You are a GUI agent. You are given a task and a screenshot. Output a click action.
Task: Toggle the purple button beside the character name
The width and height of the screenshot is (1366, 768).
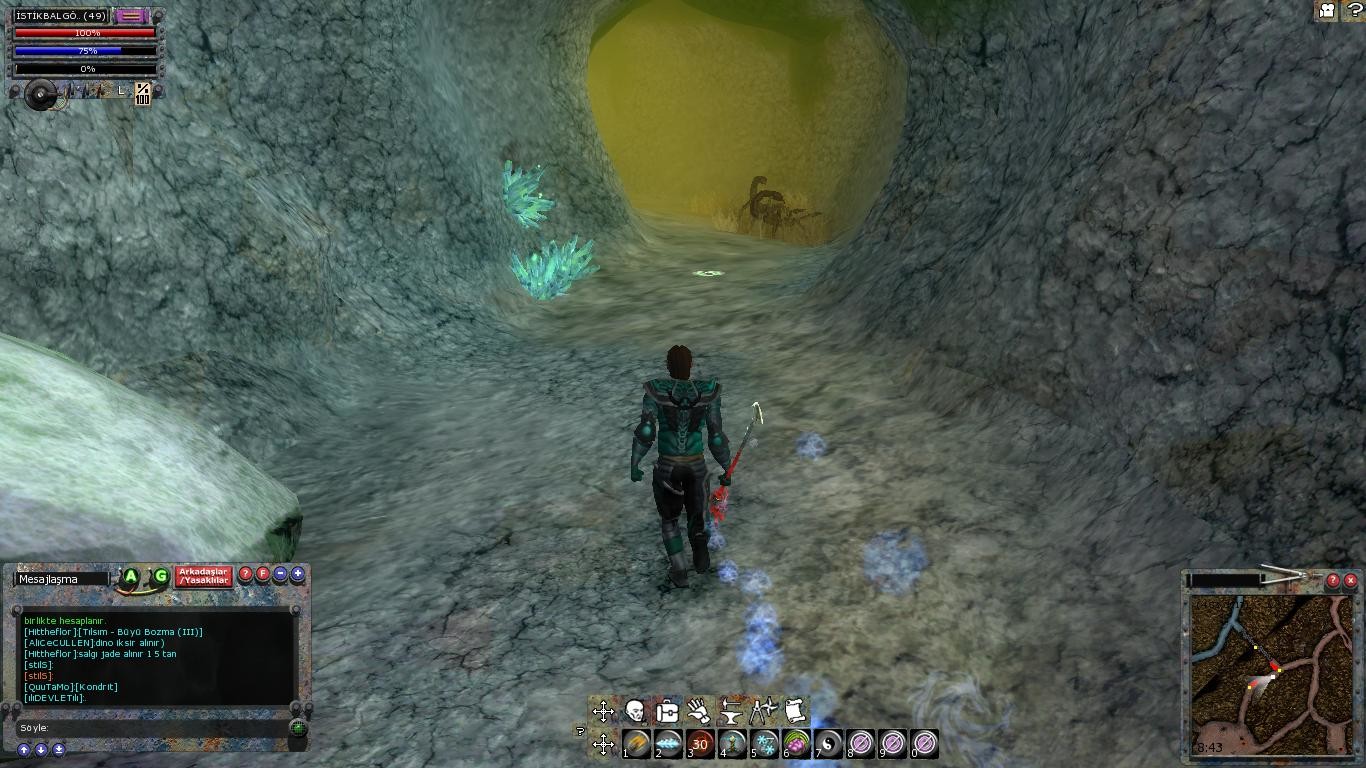130,16
